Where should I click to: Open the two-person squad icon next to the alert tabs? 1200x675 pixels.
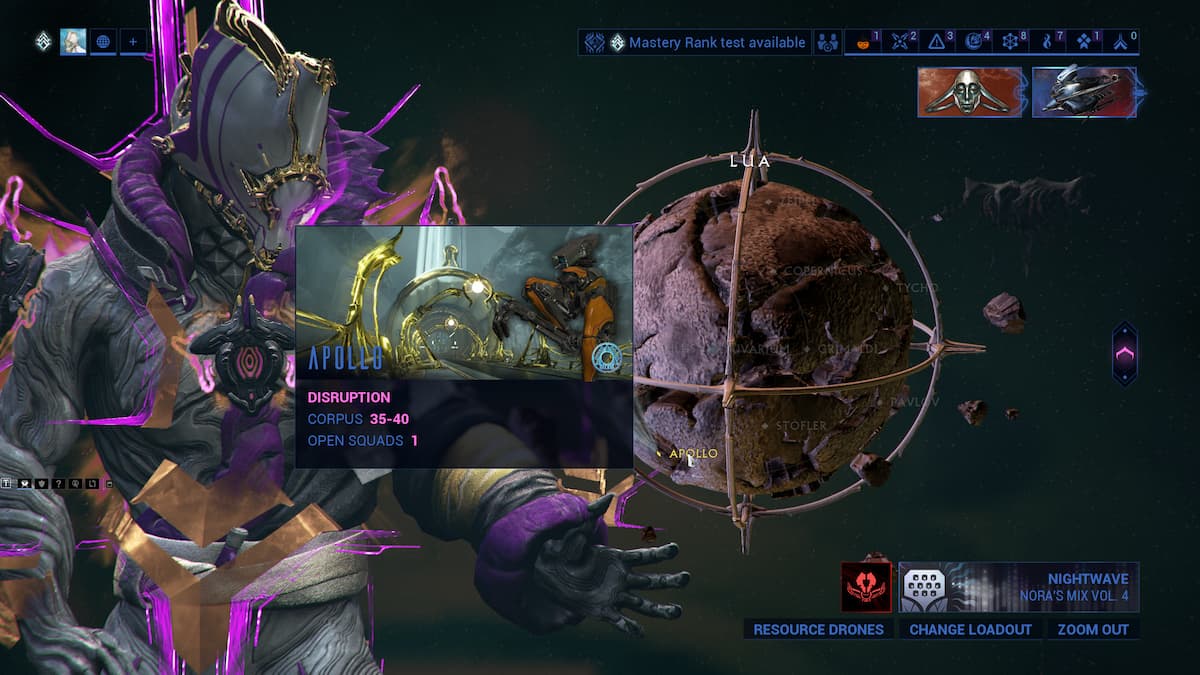point(827,42)
